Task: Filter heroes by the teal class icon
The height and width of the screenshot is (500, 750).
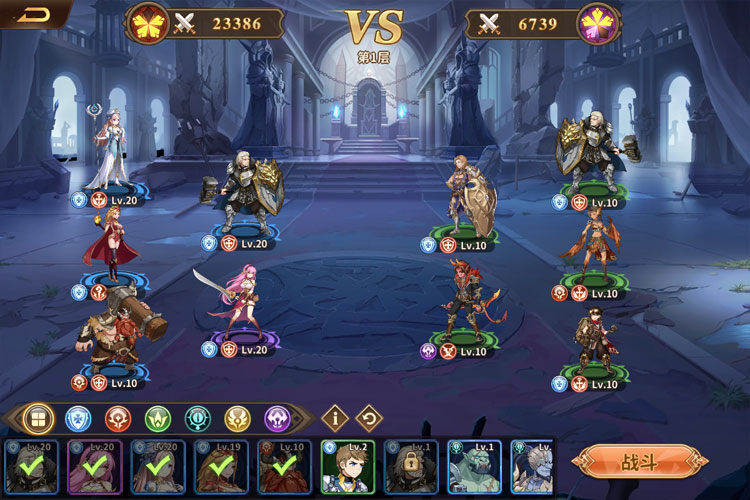Action: pyautogui.click(x=198, y=418)
